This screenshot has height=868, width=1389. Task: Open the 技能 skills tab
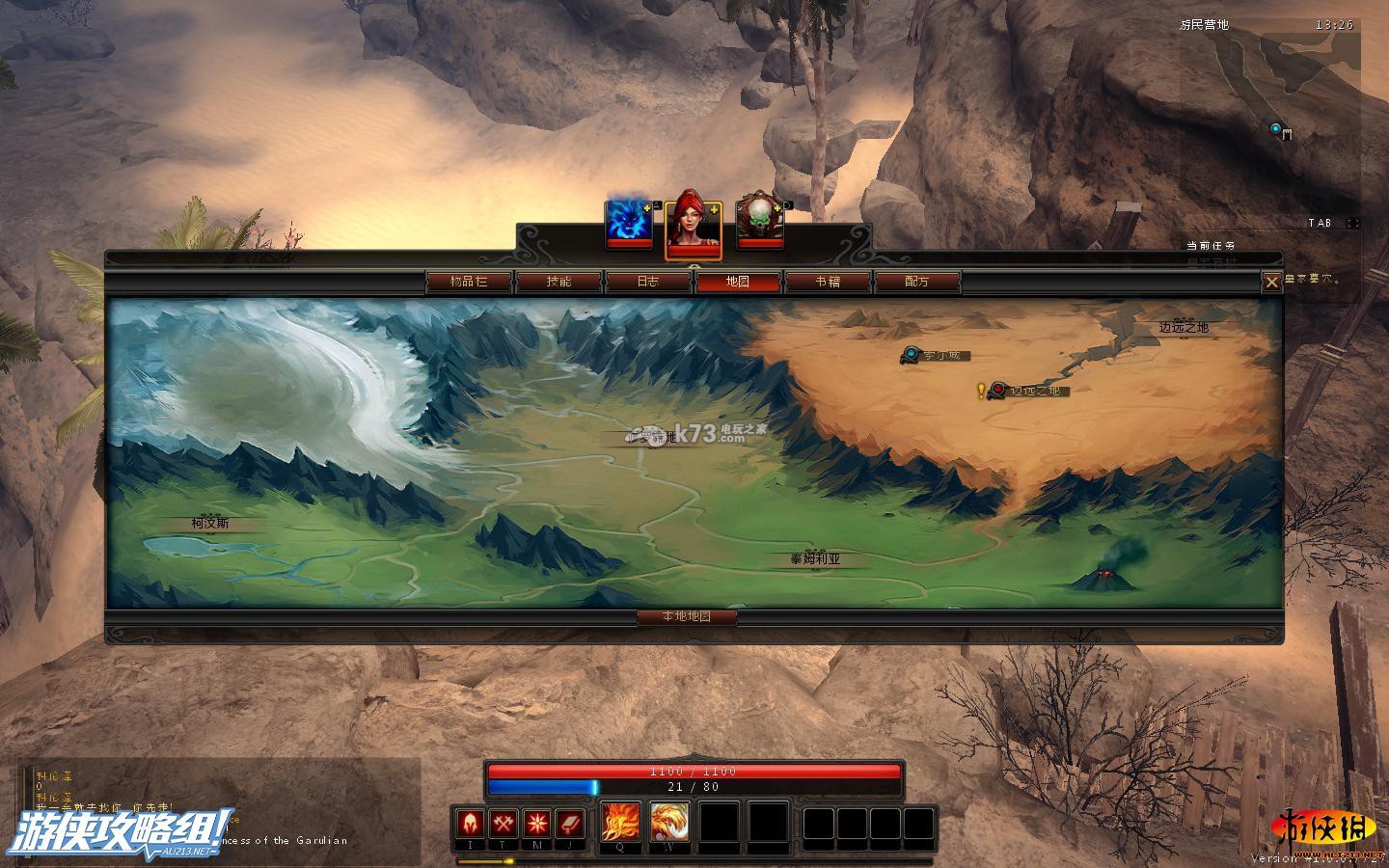(558, 282)
